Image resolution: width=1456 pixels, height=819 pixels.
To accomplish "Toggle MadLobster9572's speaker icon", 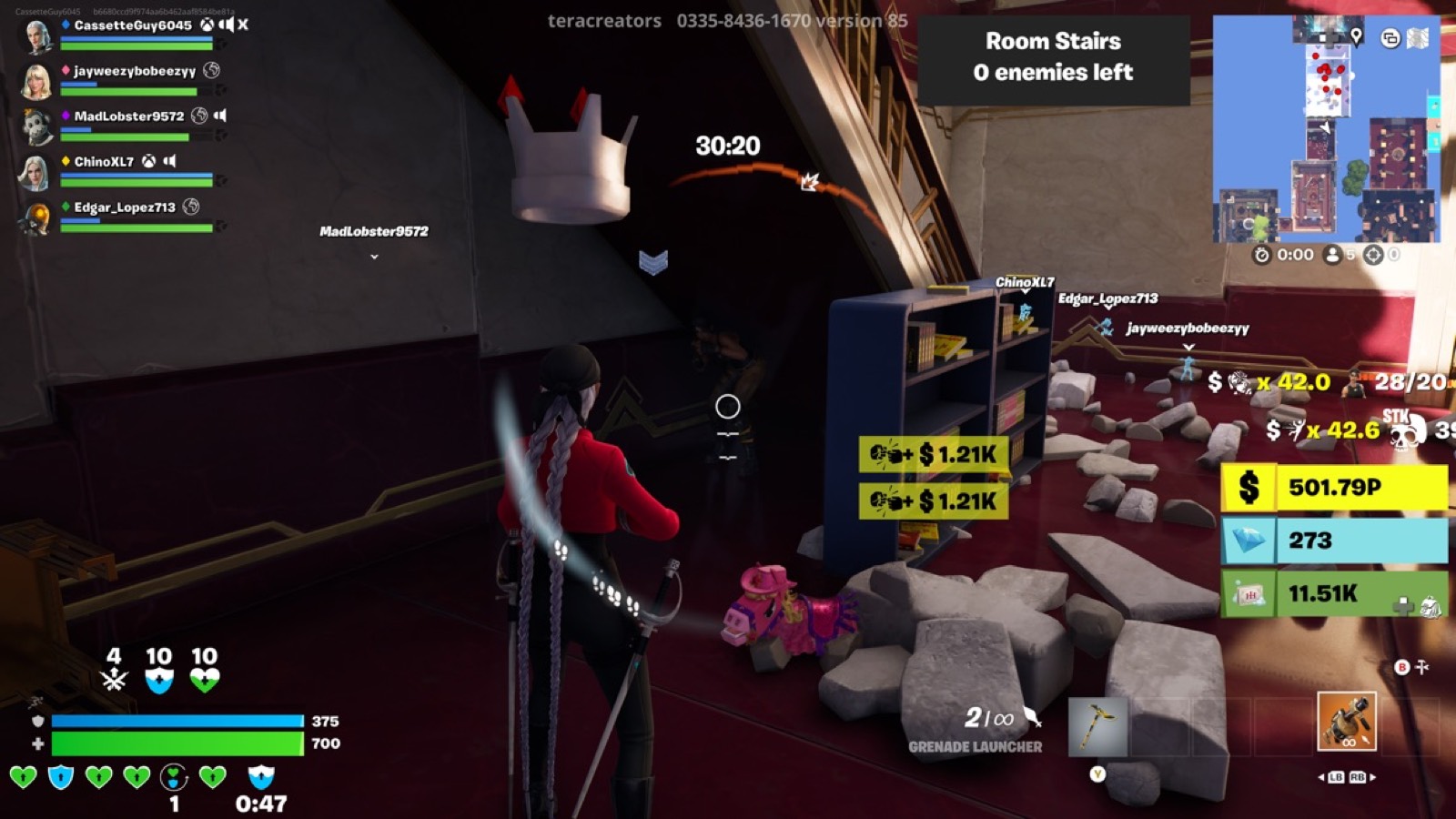I will pos(221,116).
